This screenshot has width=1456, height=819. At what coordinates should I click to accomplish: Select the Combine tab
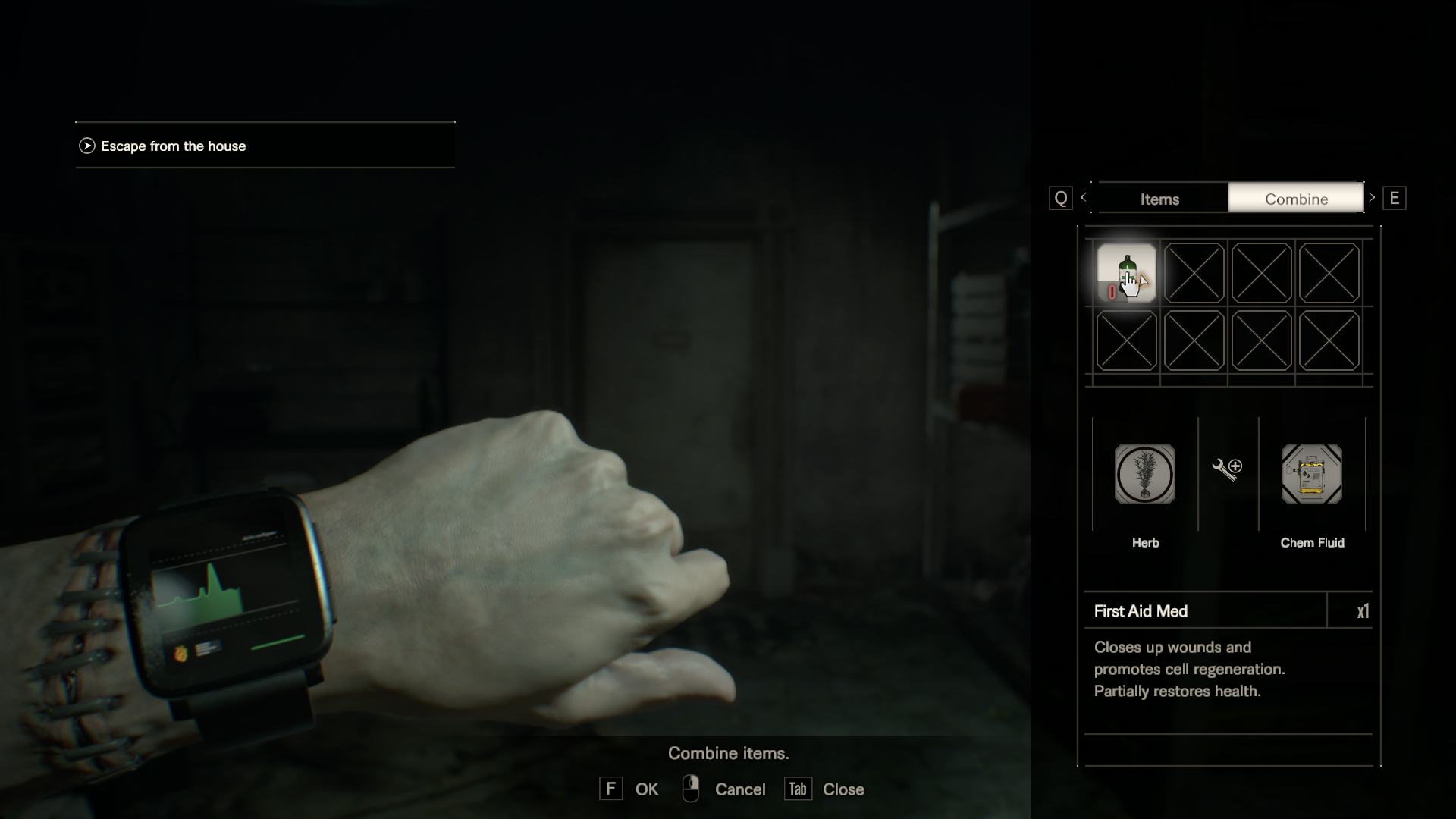point(1296,198)
